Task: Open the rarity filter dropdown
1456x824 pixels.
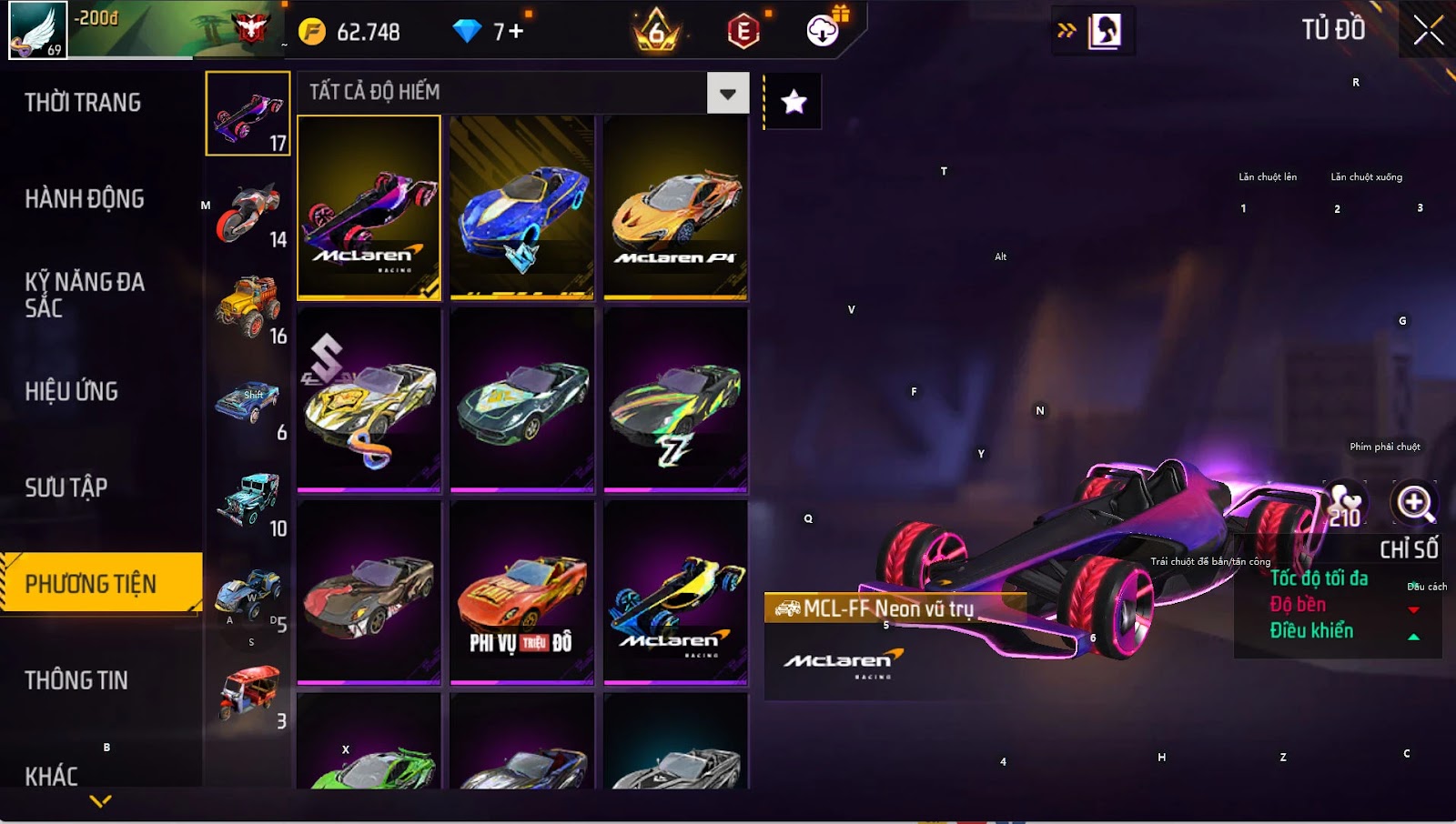Action: [727, 93]
